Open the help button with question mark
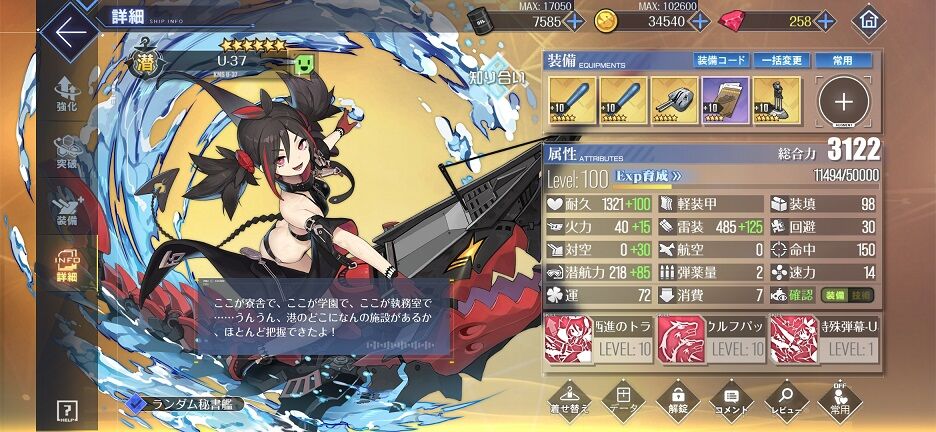 [x=67, y=410]
